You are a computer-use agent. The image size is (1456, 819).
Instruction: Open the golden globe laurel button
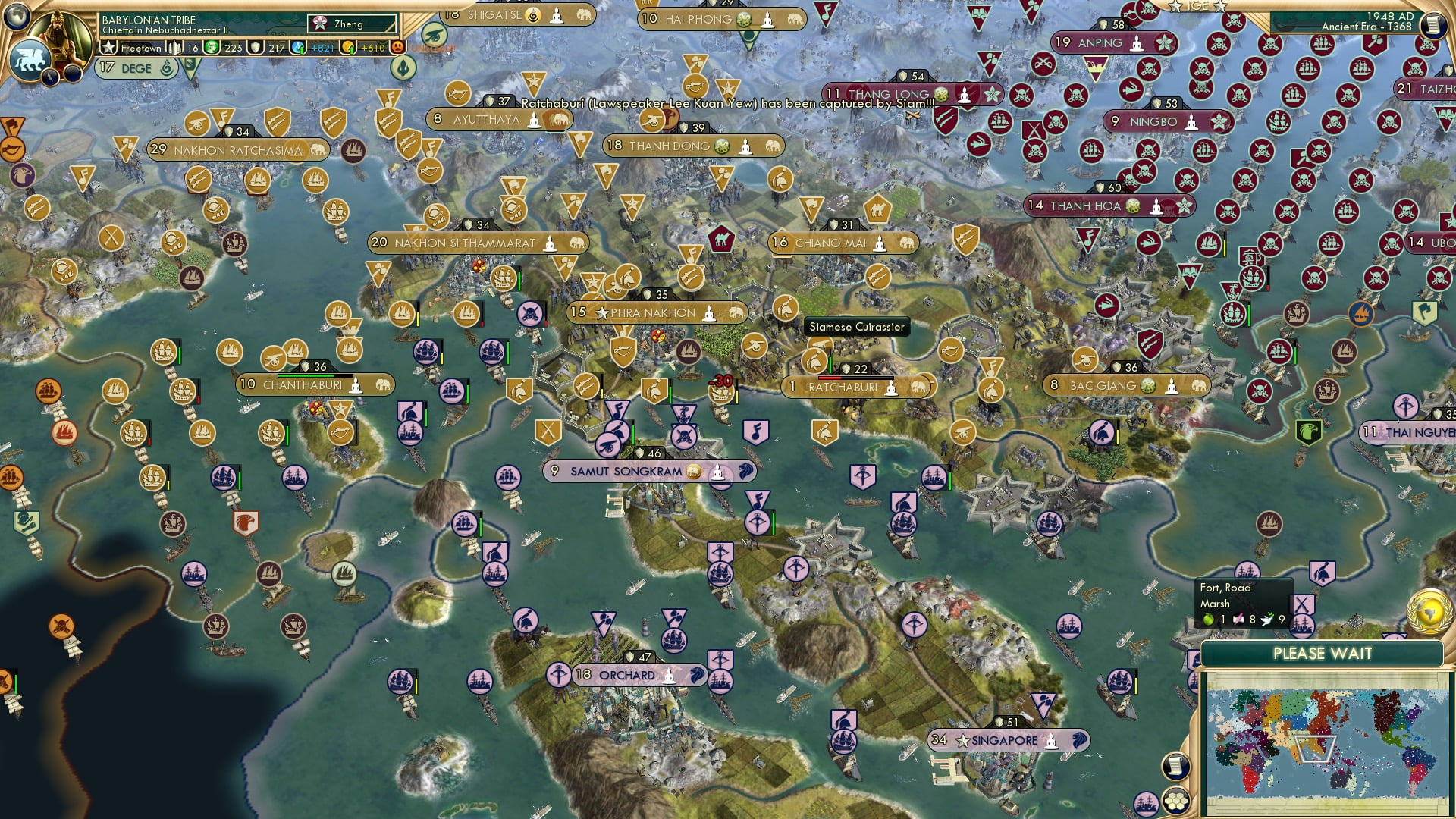pyautogui.click(x=1429, y=611)
